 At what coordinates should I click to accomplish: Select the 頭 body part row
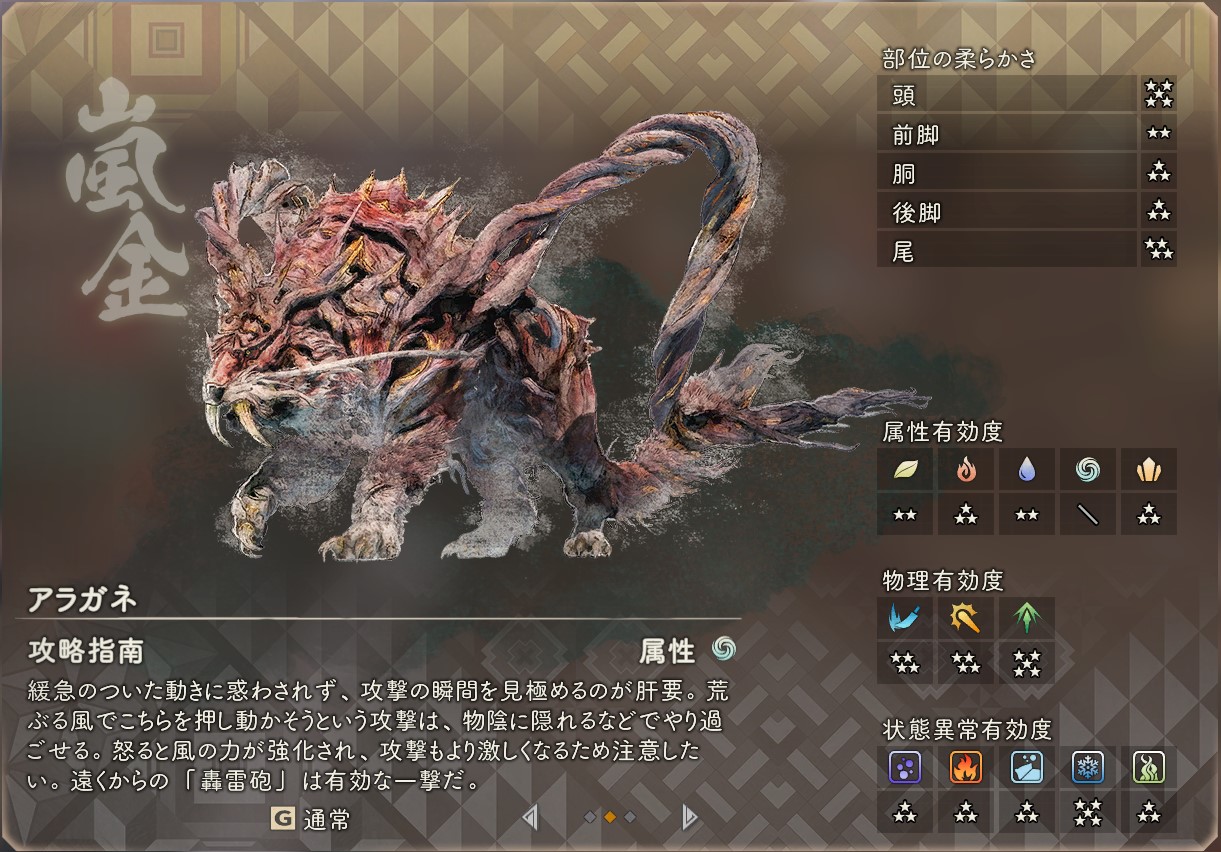point(1006,95)
